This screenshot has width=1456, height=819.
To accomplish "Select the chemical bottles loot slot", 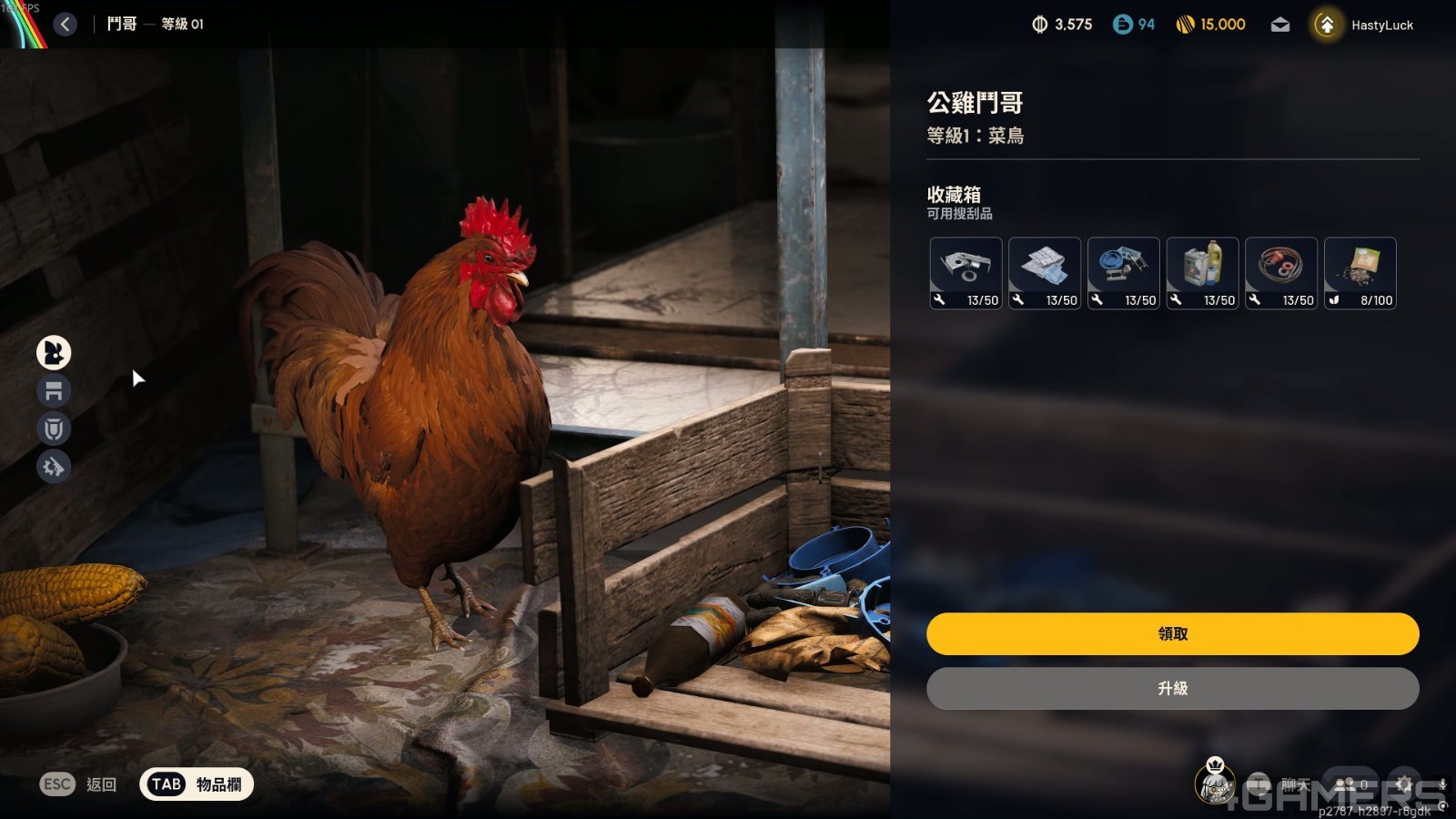I will [x=1202, y=273].
